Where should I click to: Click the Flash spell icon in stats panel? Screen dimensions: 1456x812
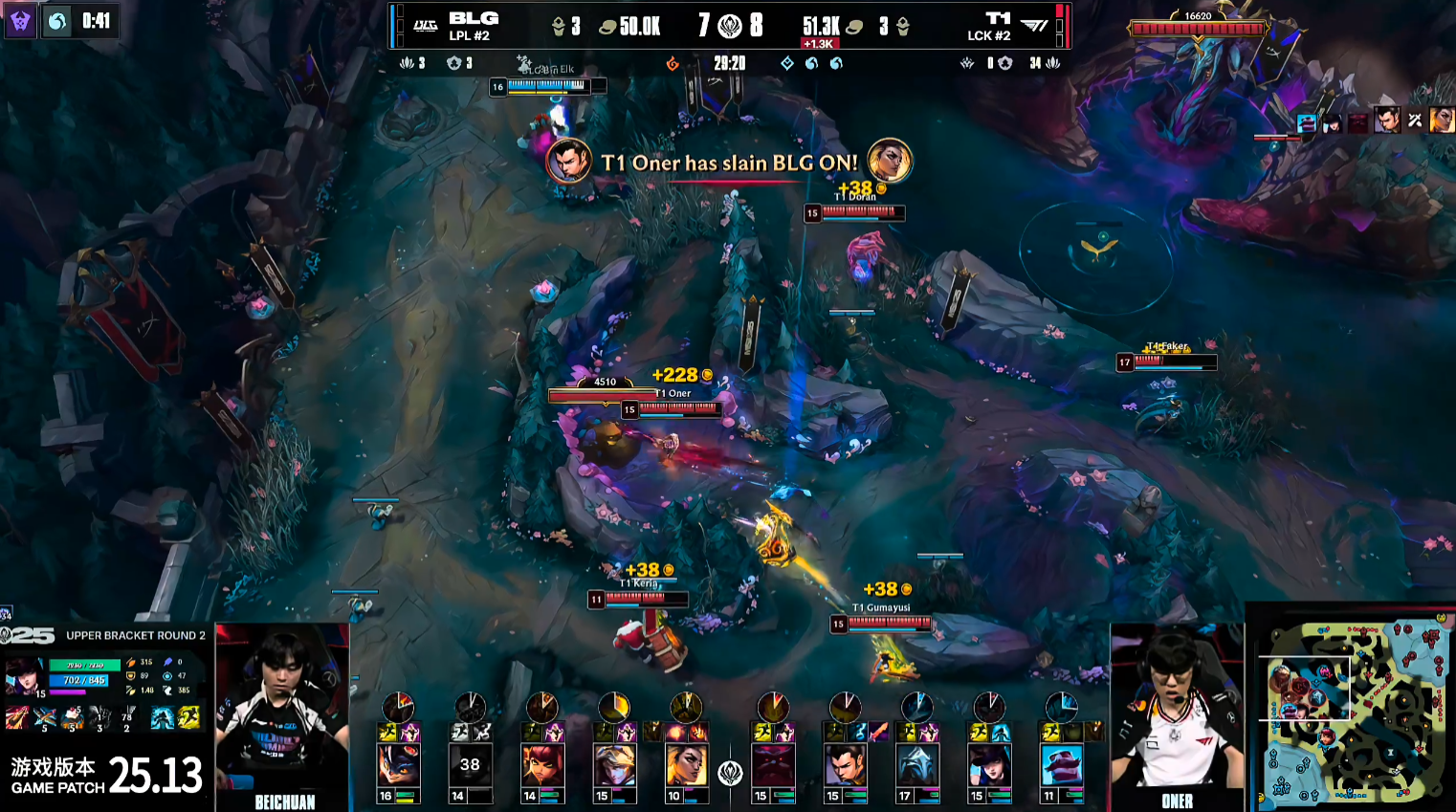tap(188, 717)
